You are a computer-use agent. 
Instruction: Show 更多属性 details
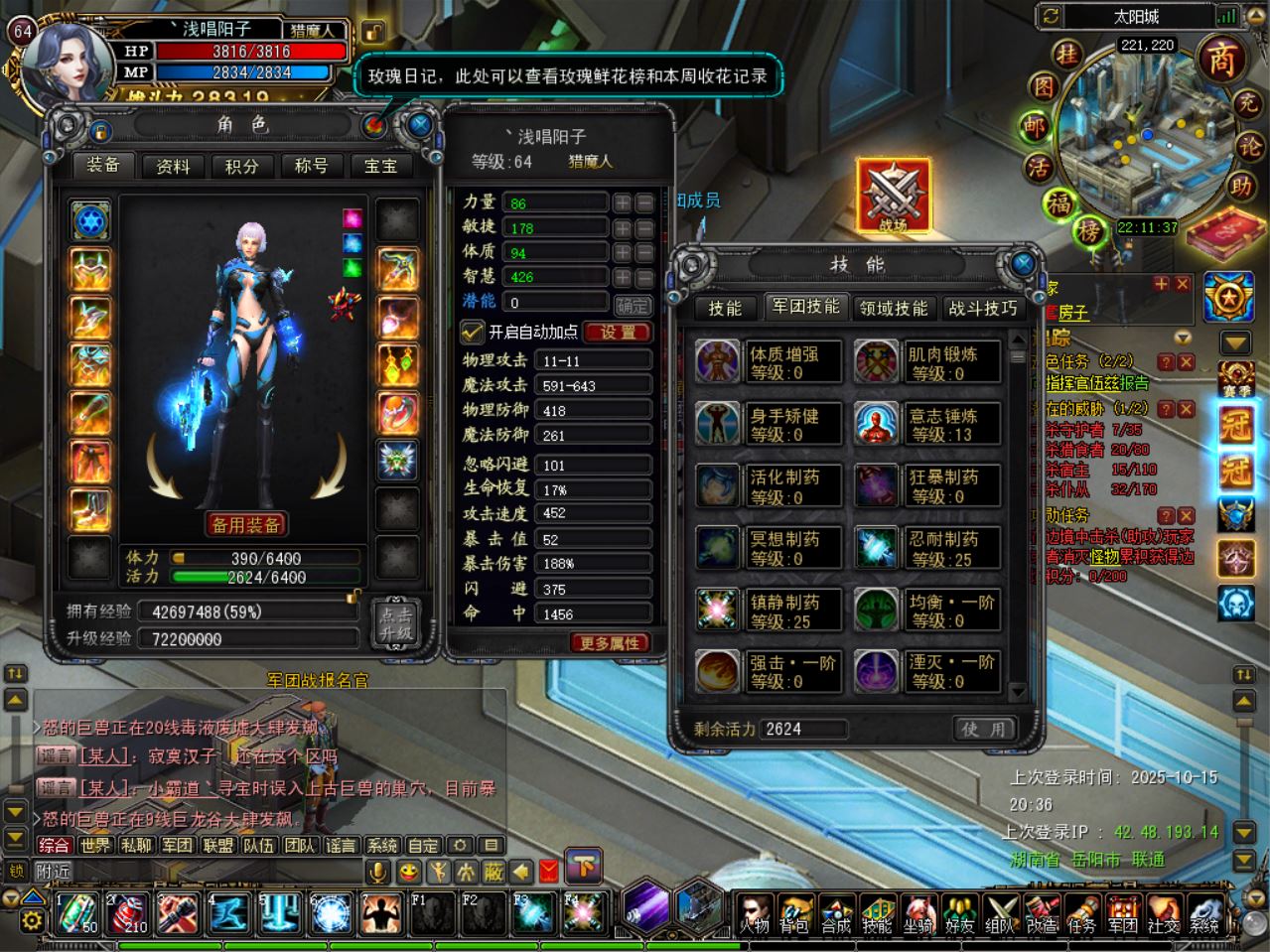click(x=609, y=643)
